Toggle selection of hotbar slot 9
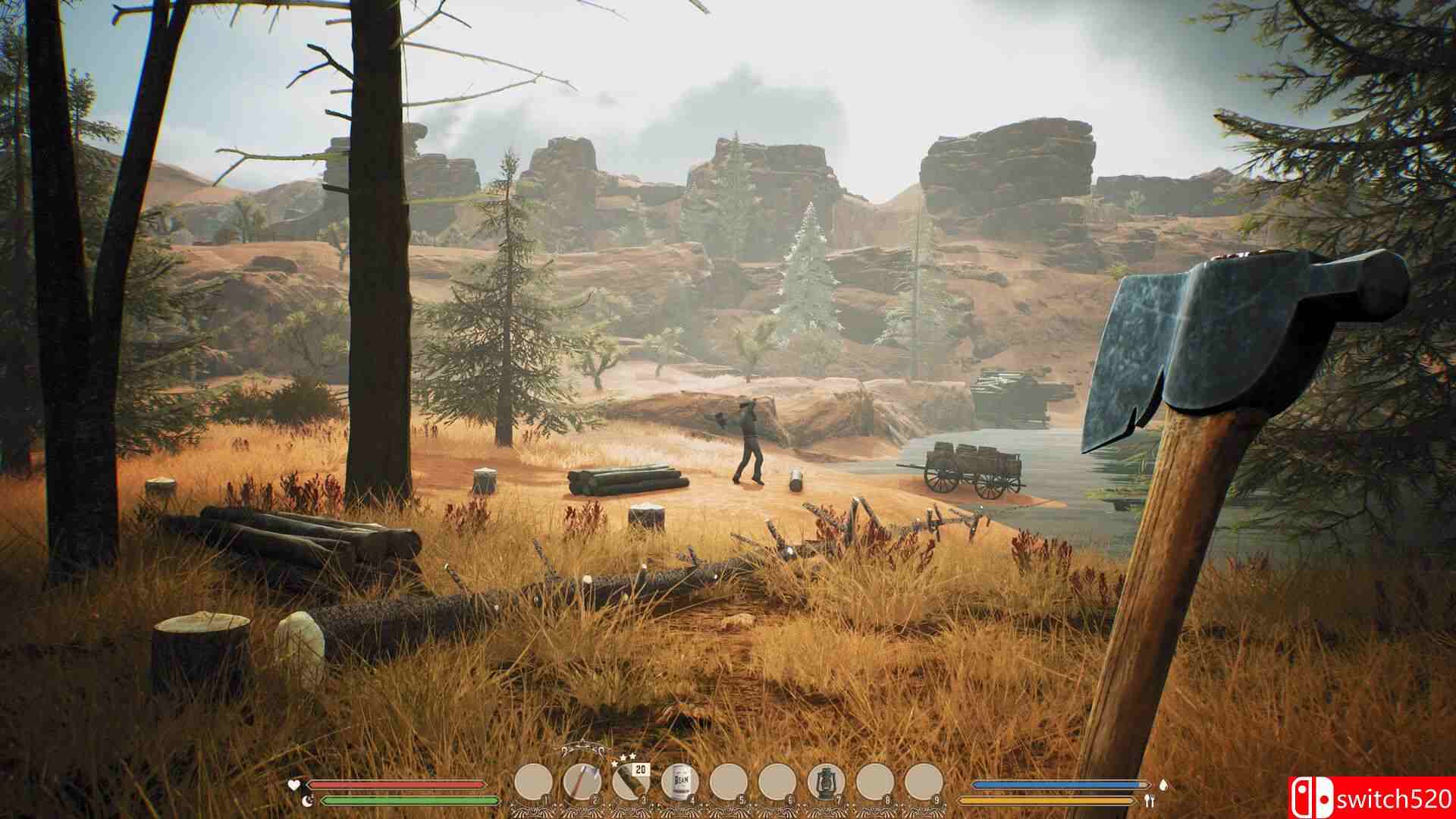The height and width of the screenshot is (819, 1456). (x=922, y=780)
